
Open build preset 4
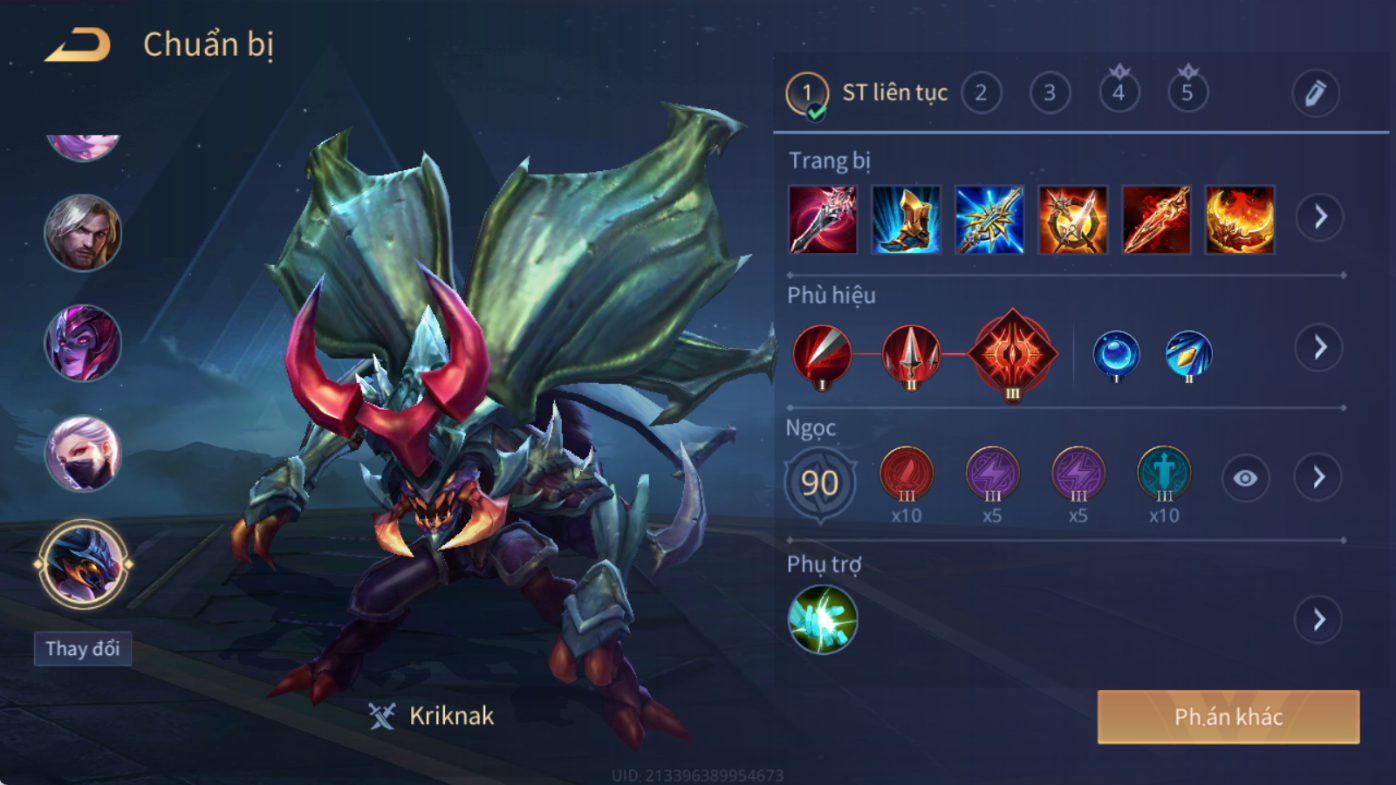coord(1118,93)
